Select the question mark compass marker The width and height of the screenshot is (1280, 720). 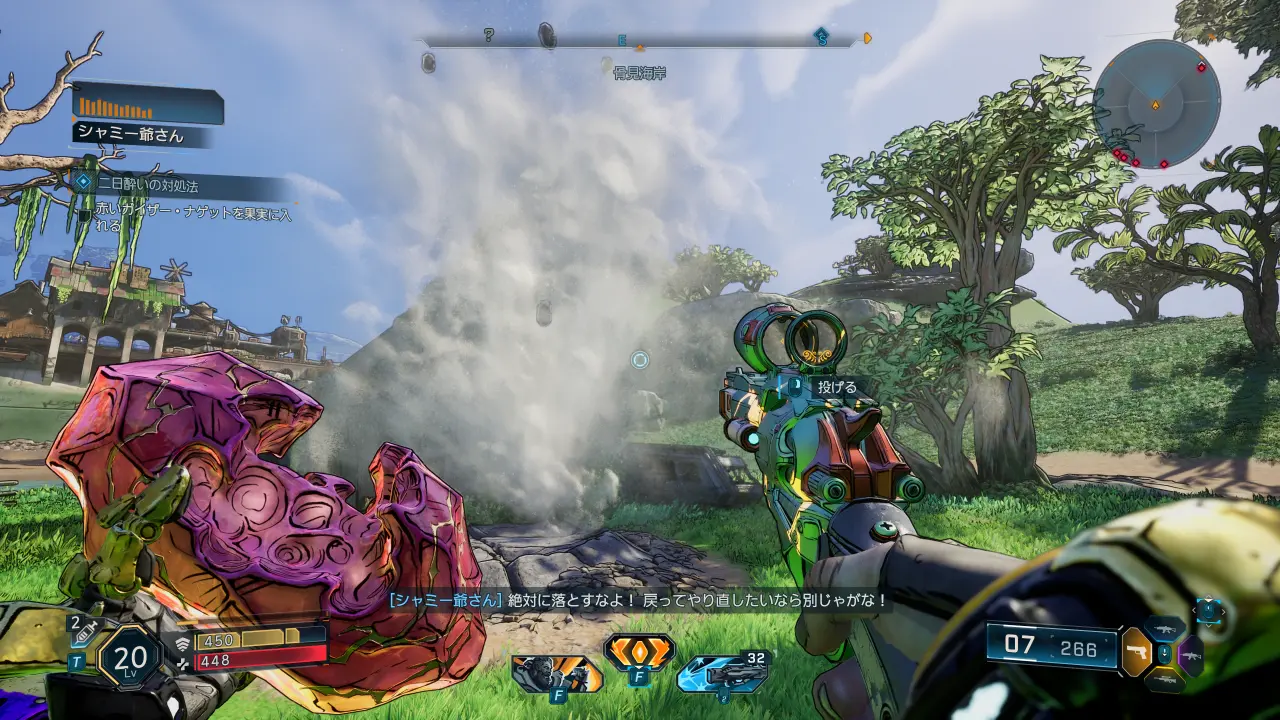[x=488, y=36]
